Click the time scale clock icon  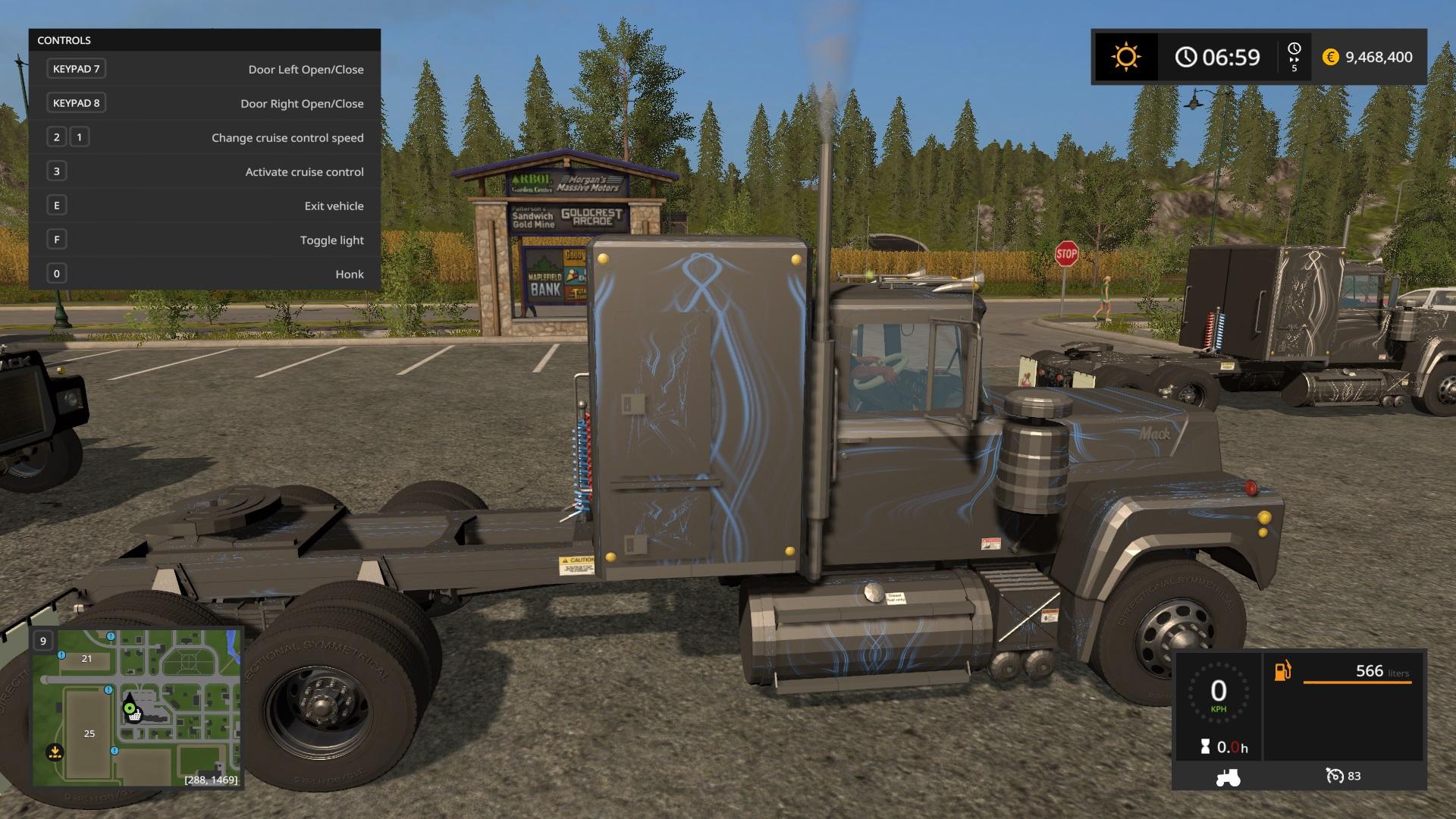tap(1294, 49)
